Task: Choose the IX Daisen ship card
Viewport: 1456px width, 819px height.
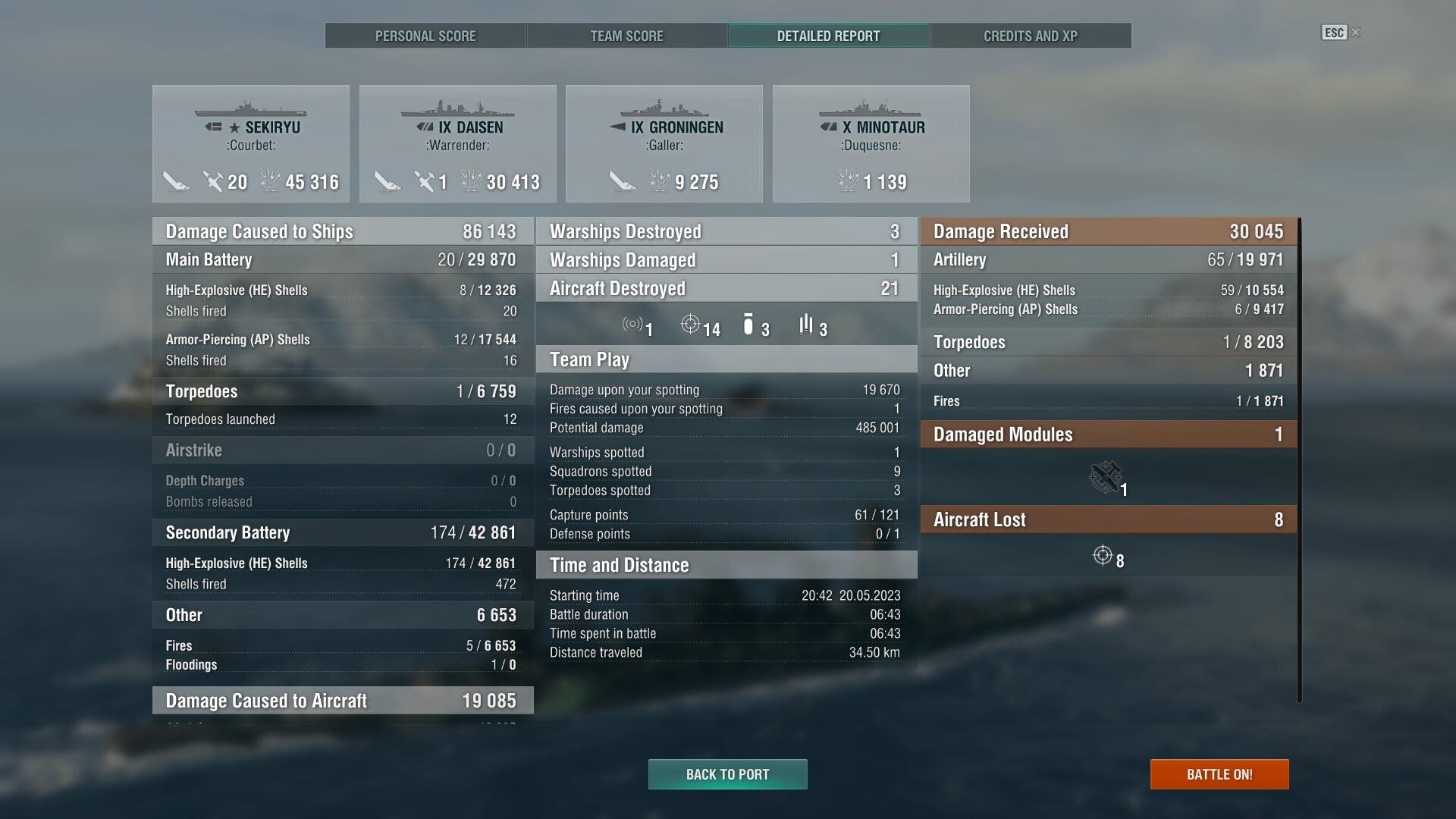Action: coord(457,143)
